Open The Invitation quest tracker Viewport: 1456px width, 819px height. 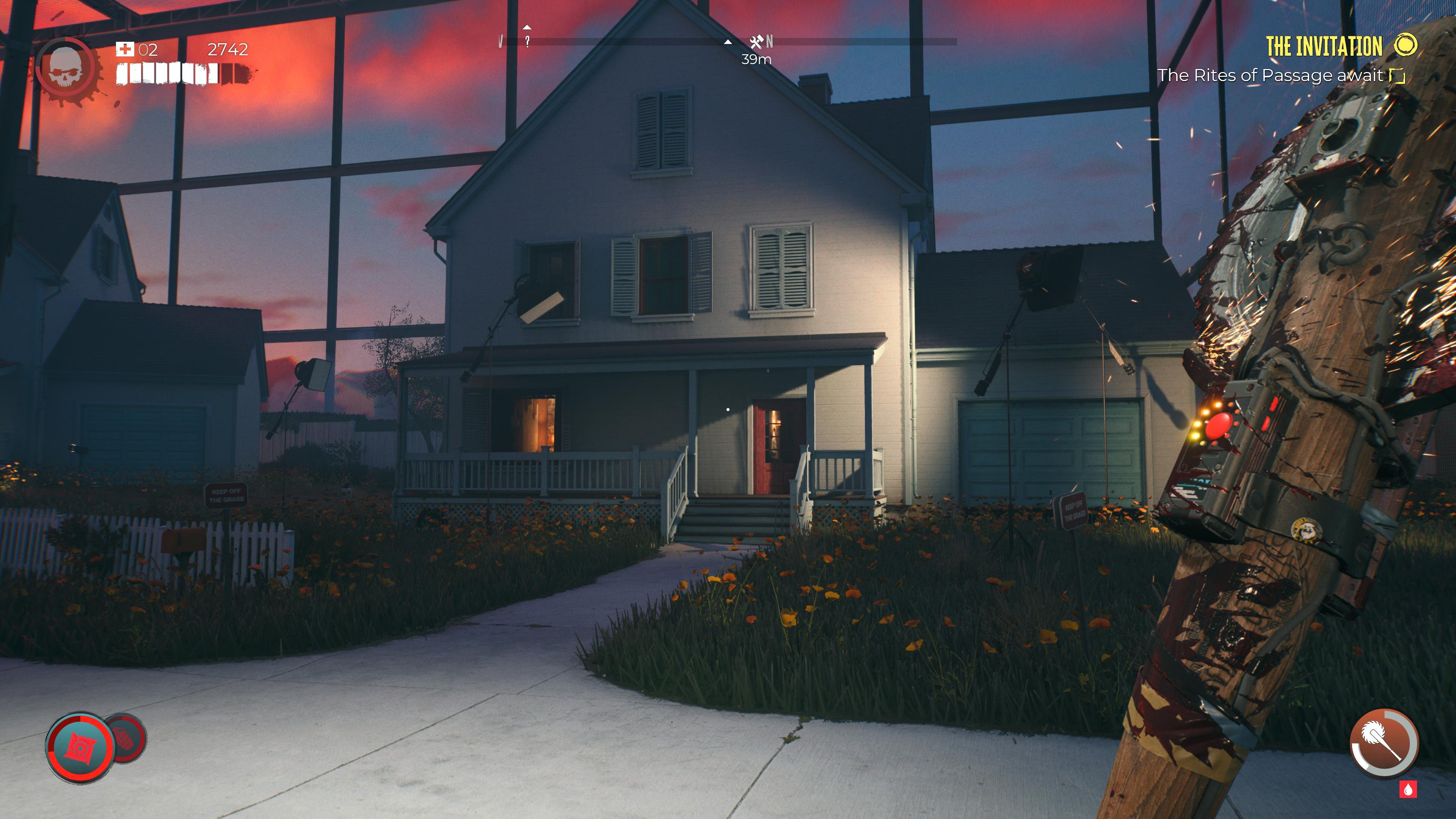1323,46
